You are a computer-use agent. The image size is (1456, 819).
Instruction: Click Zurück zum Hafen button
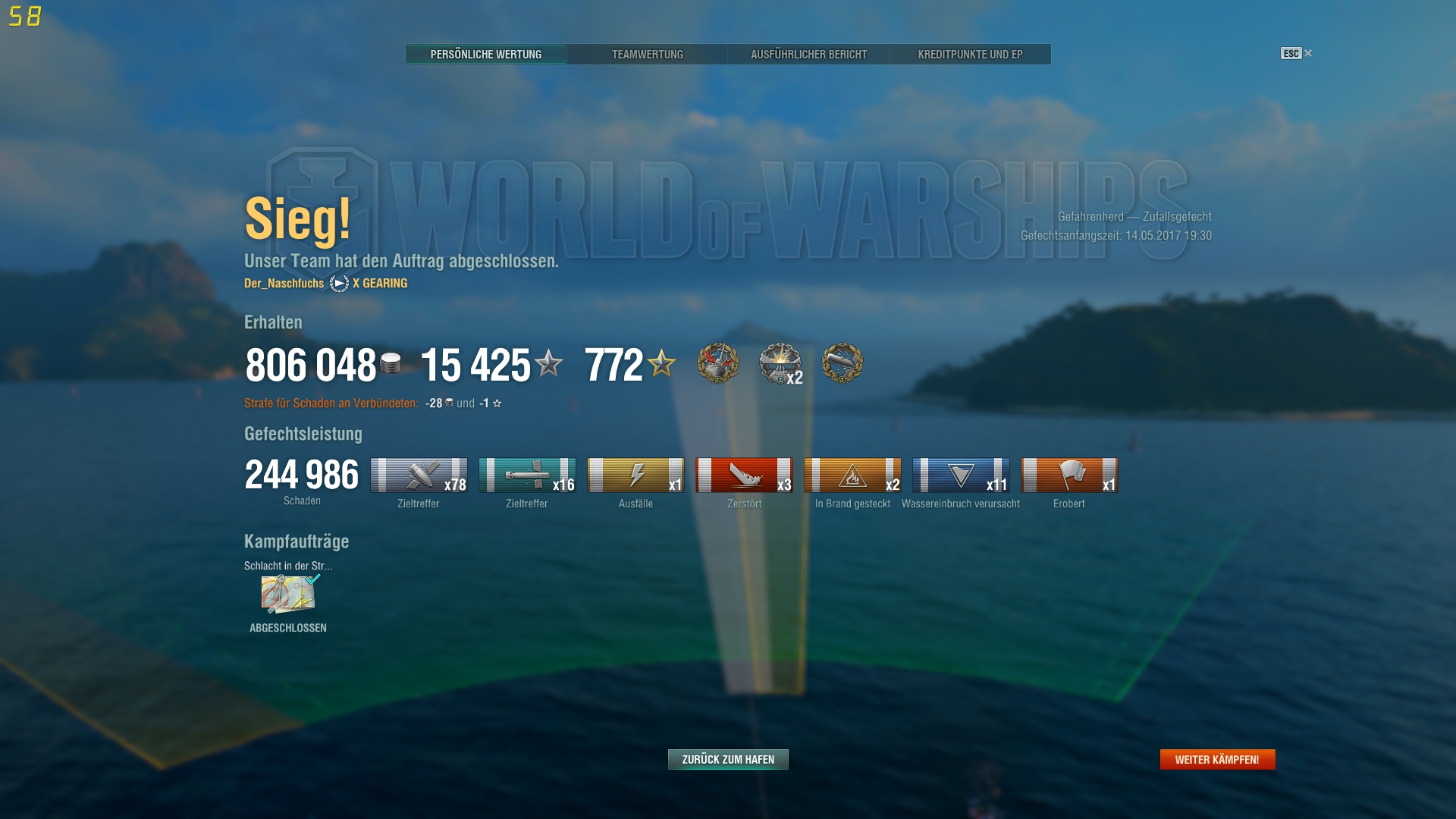point(728,759)
